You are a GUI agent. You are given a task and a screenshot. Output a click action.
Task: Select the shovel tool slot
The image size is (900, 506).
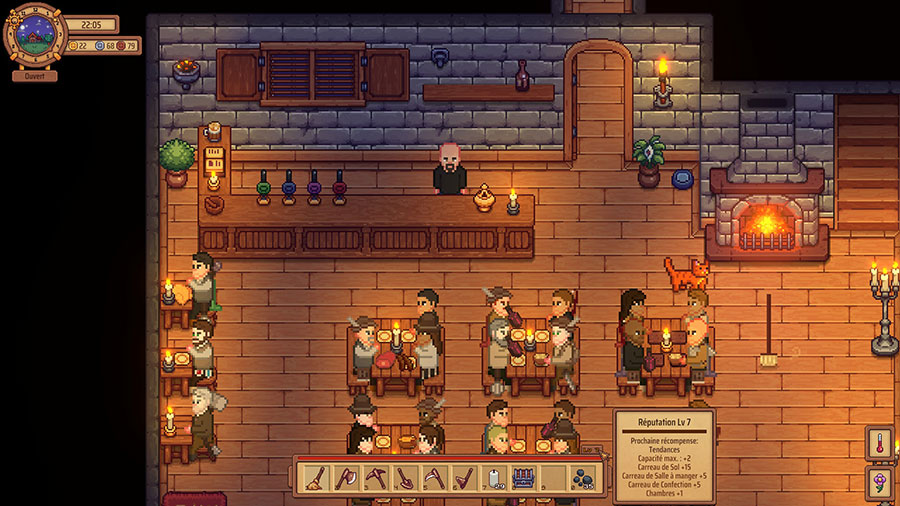[404, 477]
